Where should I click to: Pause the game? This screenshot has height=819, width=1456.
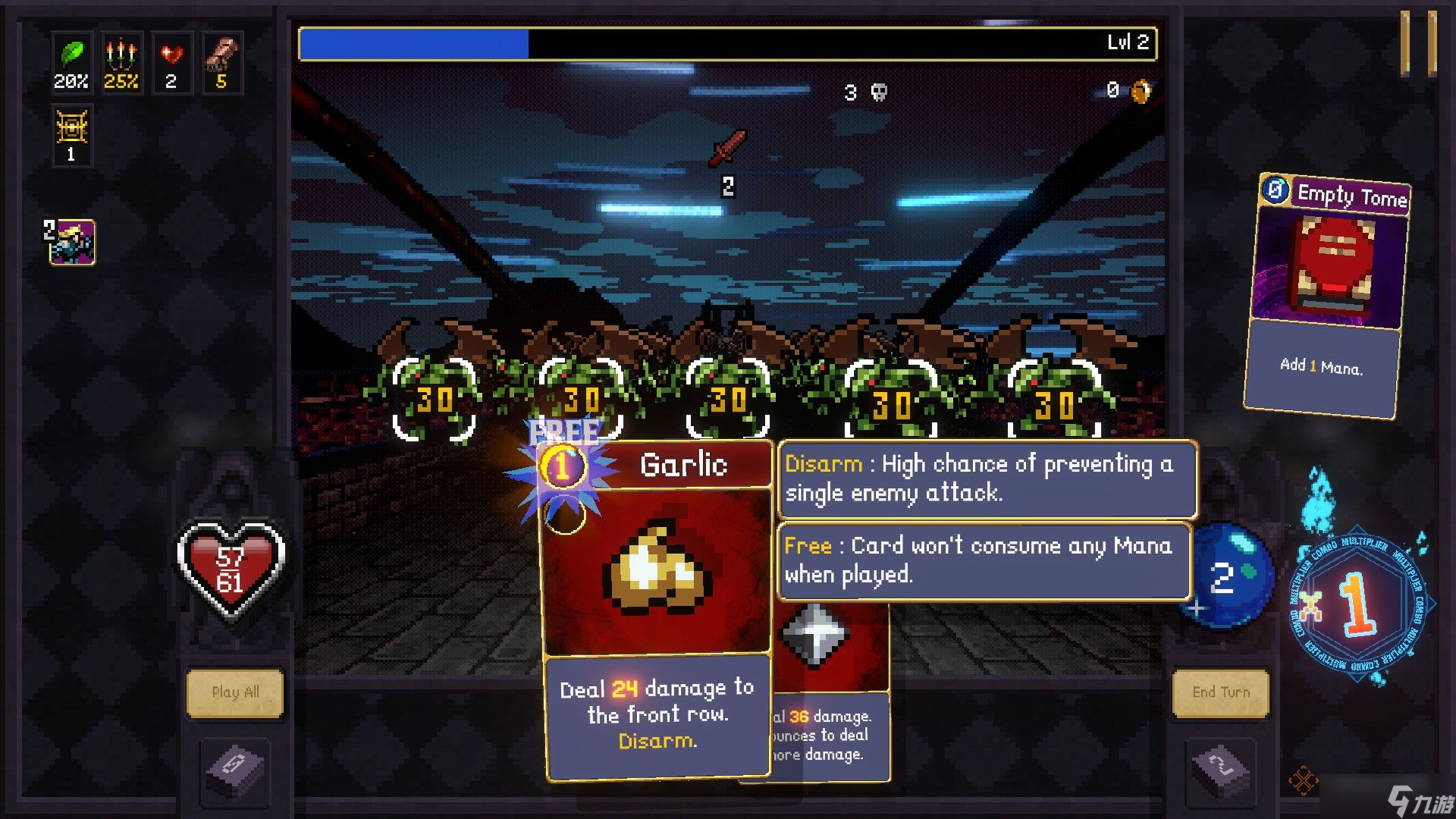(x=1417, y=42)
